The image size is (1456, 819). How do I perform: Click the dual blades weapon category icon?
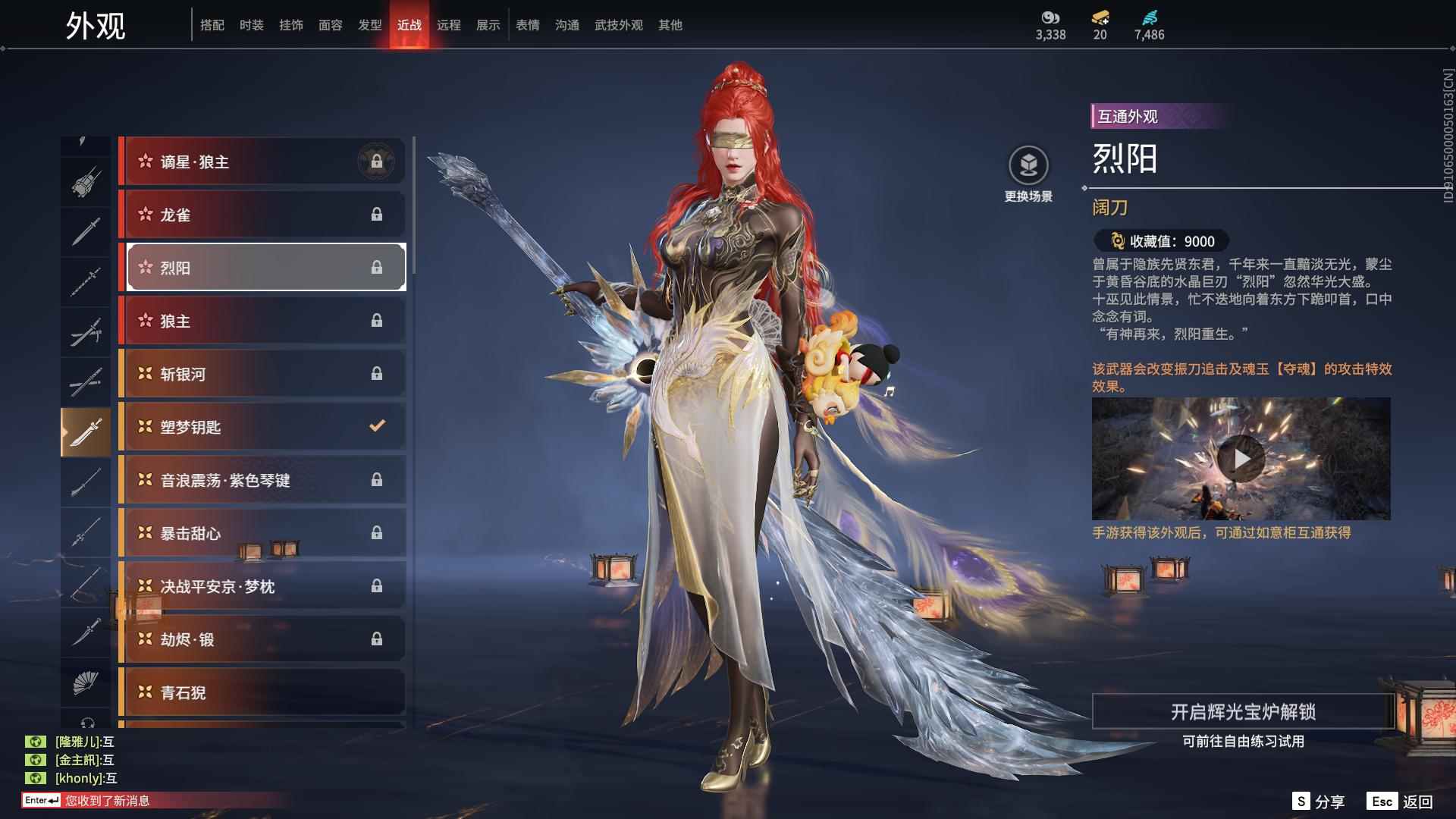pos(86,330)
